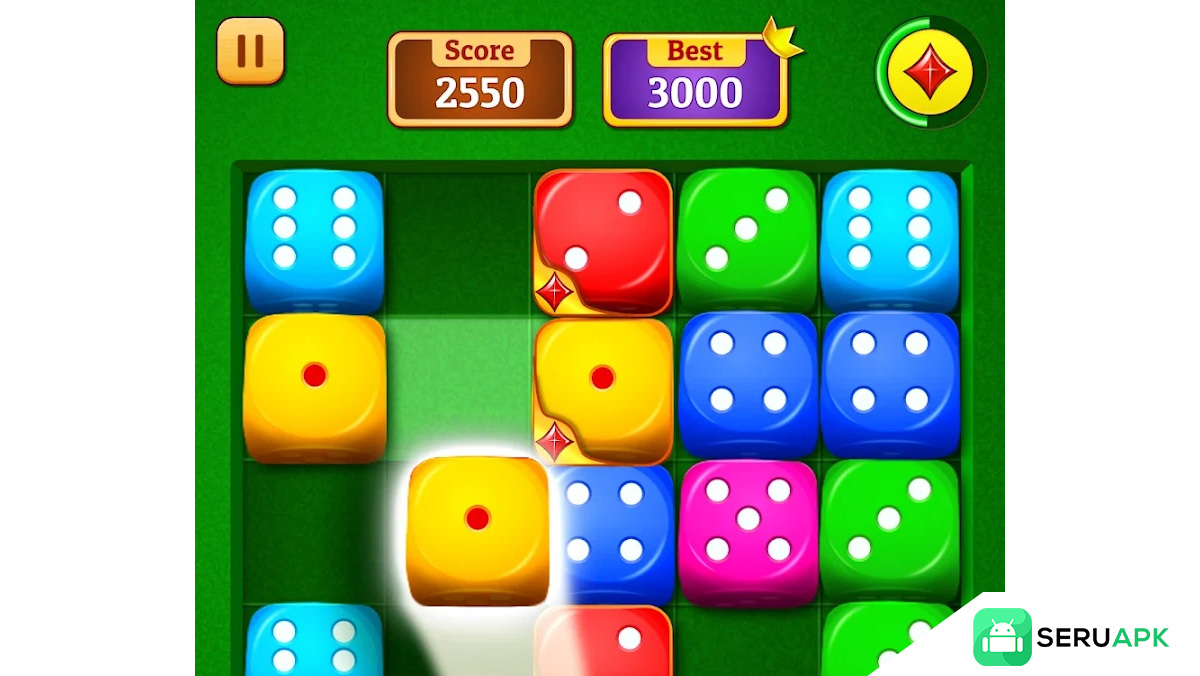Click the SeruAPK logo watermark
The height and width of the screenshot is (676, 1200).
click(1071, 636)
